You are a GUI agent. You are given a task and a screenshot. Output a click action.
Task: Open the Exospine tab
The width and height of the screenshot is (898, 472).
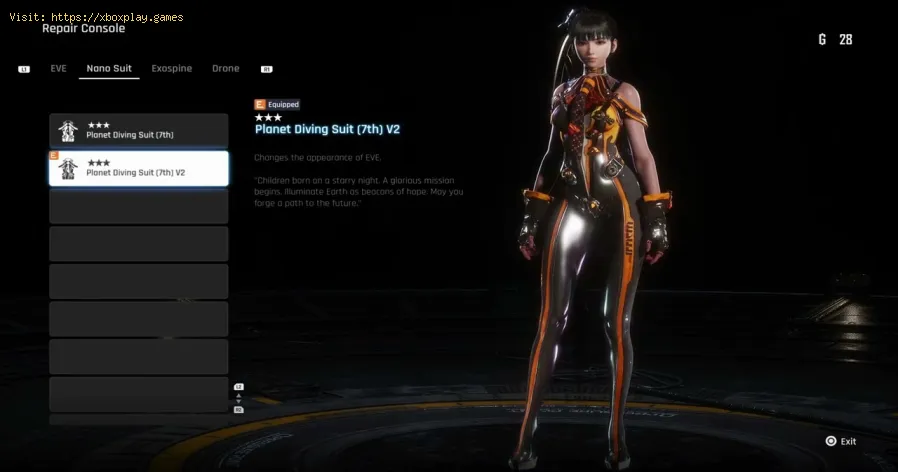172,69
